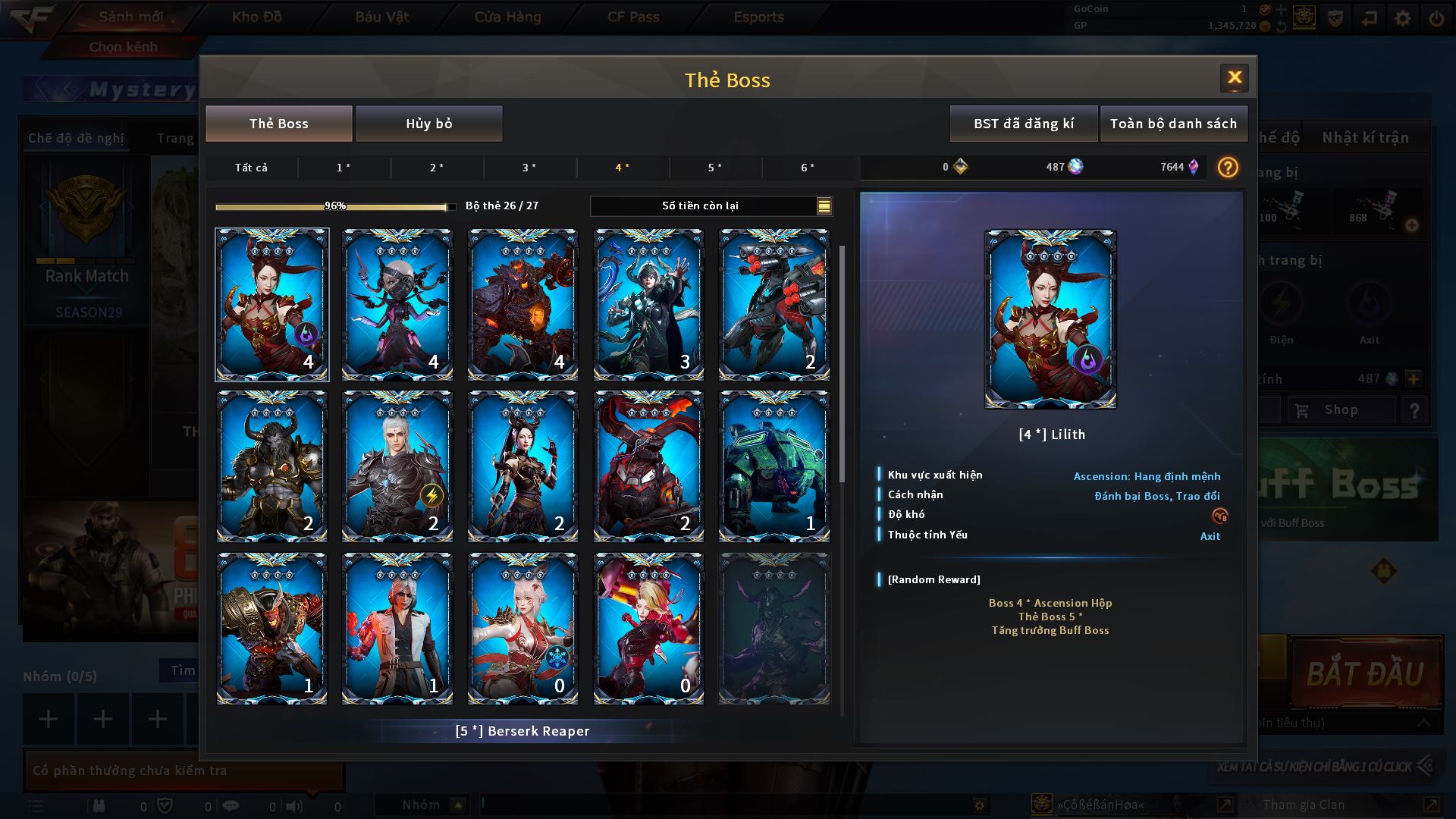Choose the horned minotaur boss card
This screenshot has height=819, width=1456.
[271, 466]
